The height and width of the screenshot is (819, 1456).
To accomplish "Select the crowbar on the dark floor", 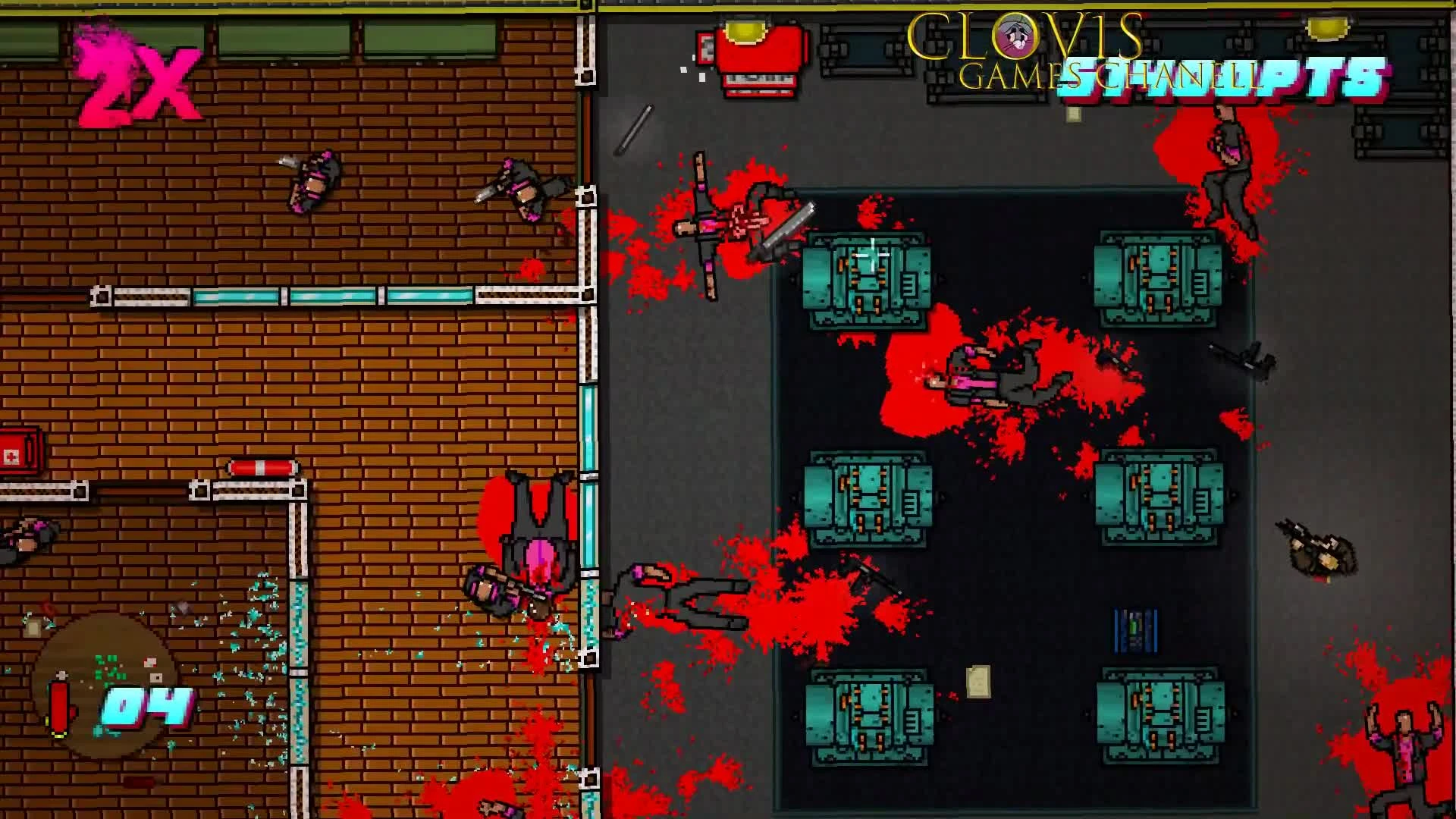I will pos(633,129).
